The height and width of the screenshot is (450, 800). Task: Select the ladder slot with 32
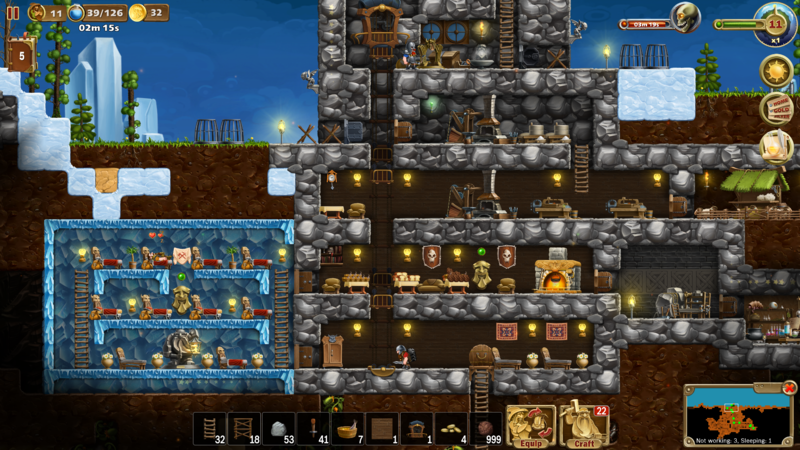click(x=210, y=428)
